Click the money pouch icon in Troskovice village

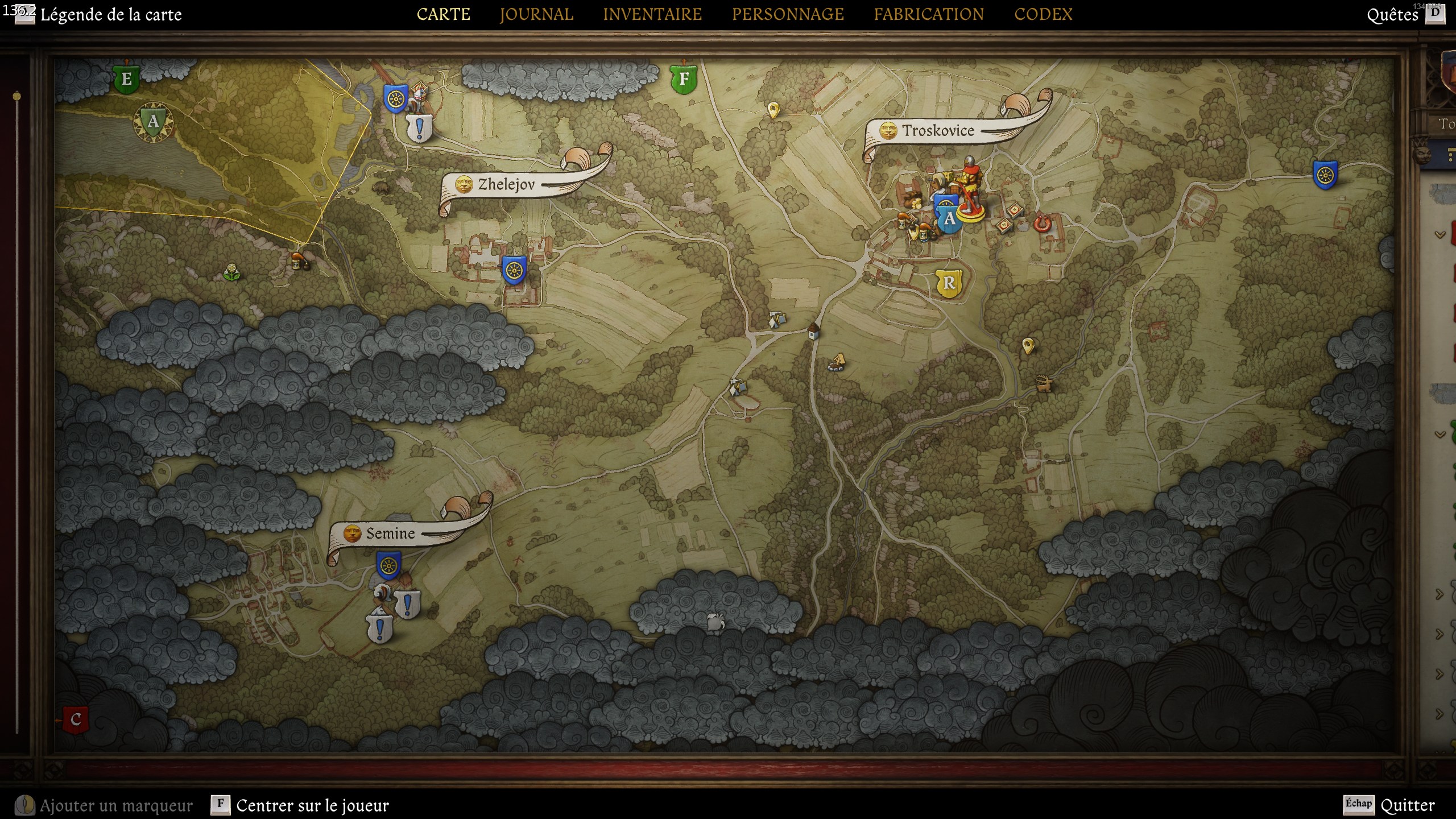[916, 204]
